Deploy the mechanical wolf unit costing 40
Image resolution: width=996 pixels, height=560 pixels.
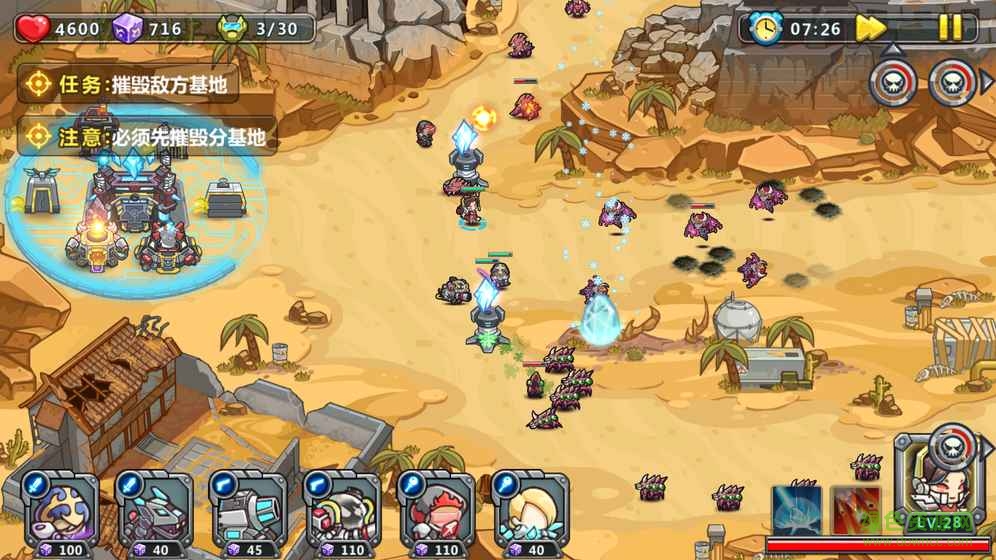153,511
